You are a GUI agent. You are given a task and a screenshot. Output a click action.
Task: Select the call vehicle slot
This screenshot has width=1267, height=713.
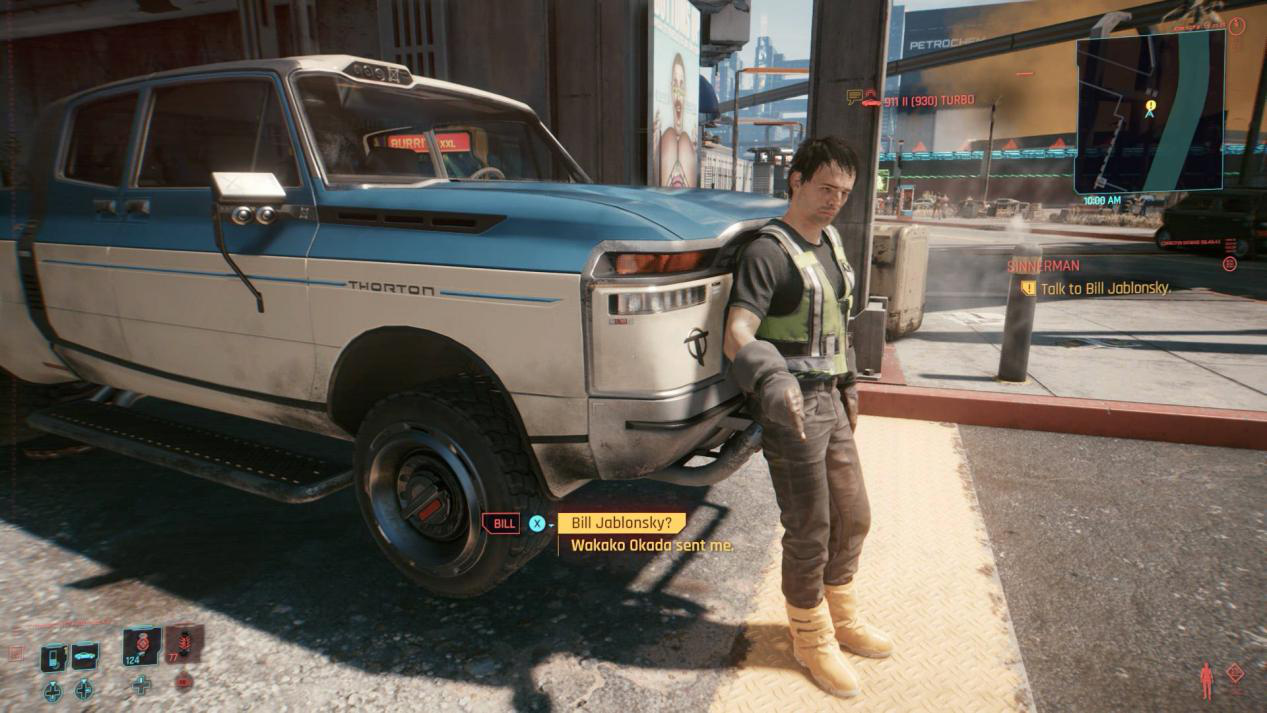85,655
